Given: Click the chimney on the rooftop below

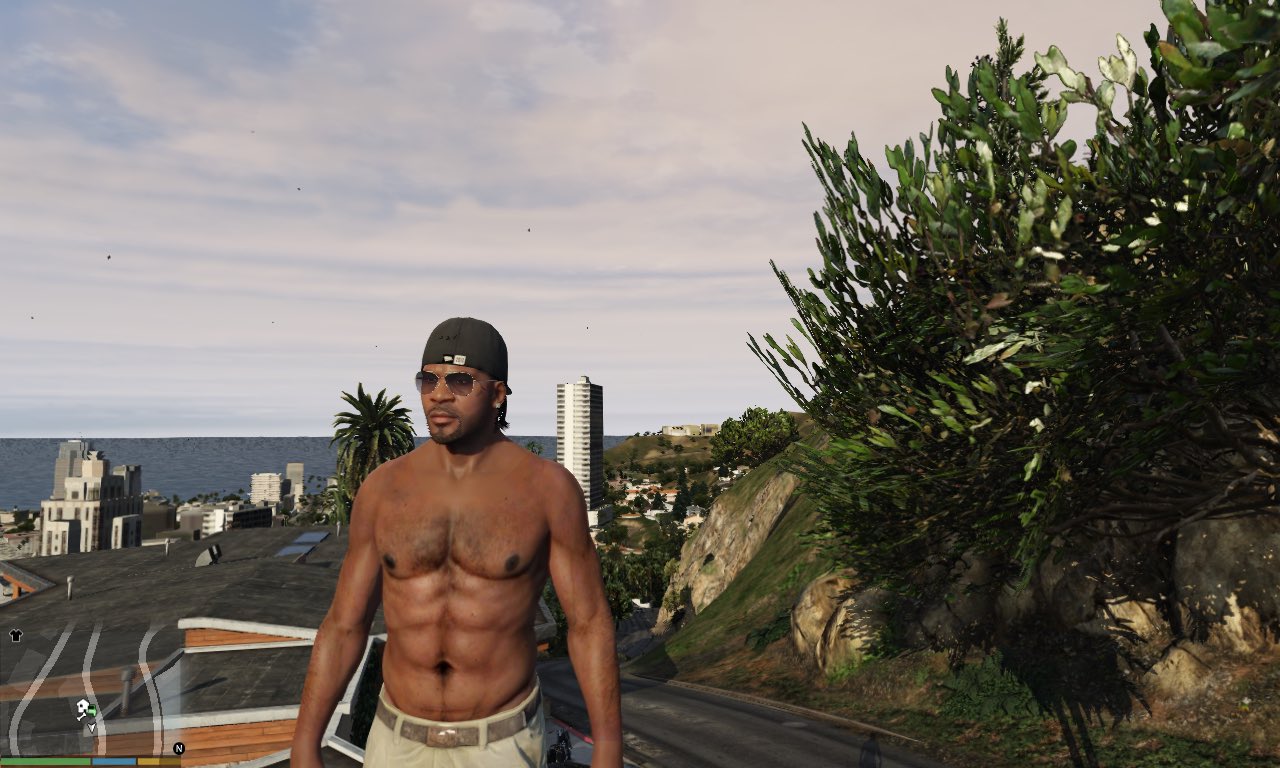Looking at the screenshot, I should 127,686.
